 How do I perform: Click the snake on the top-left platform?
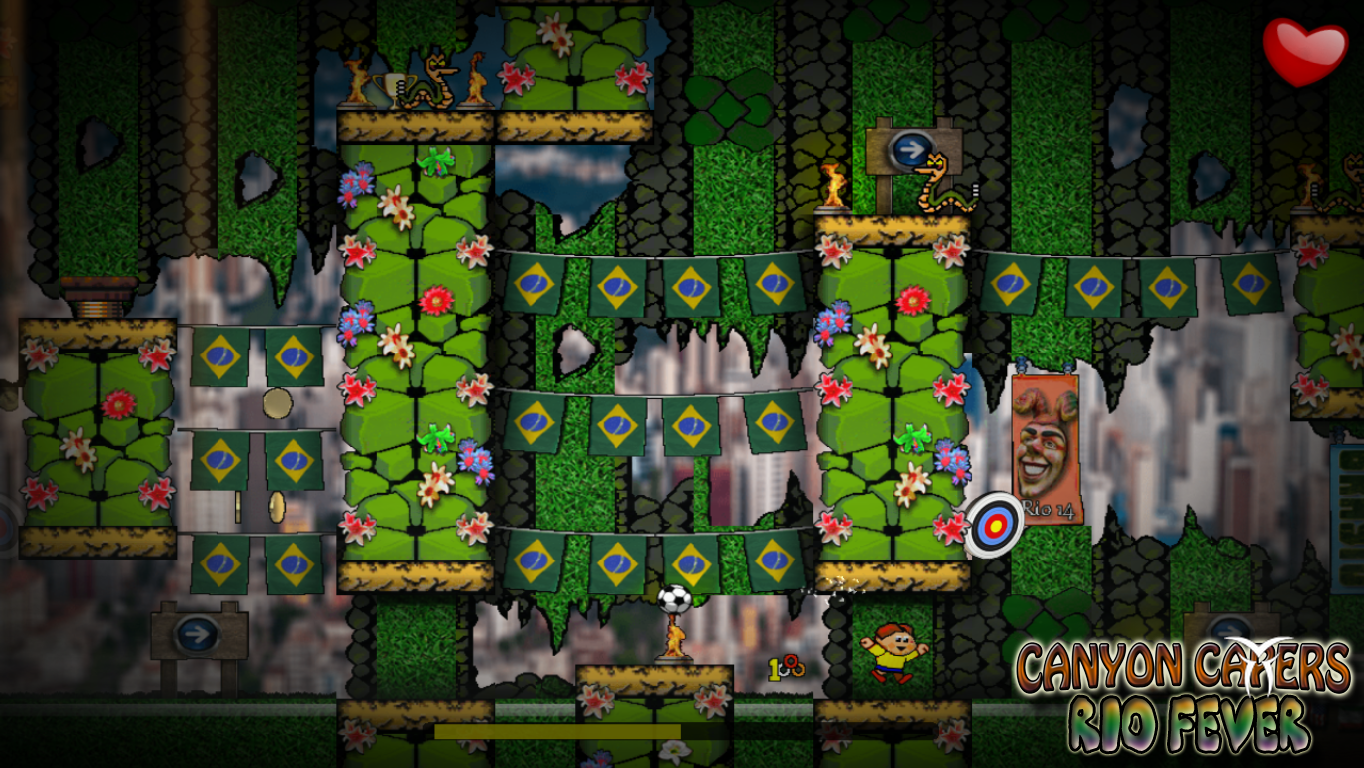(432, 88)
